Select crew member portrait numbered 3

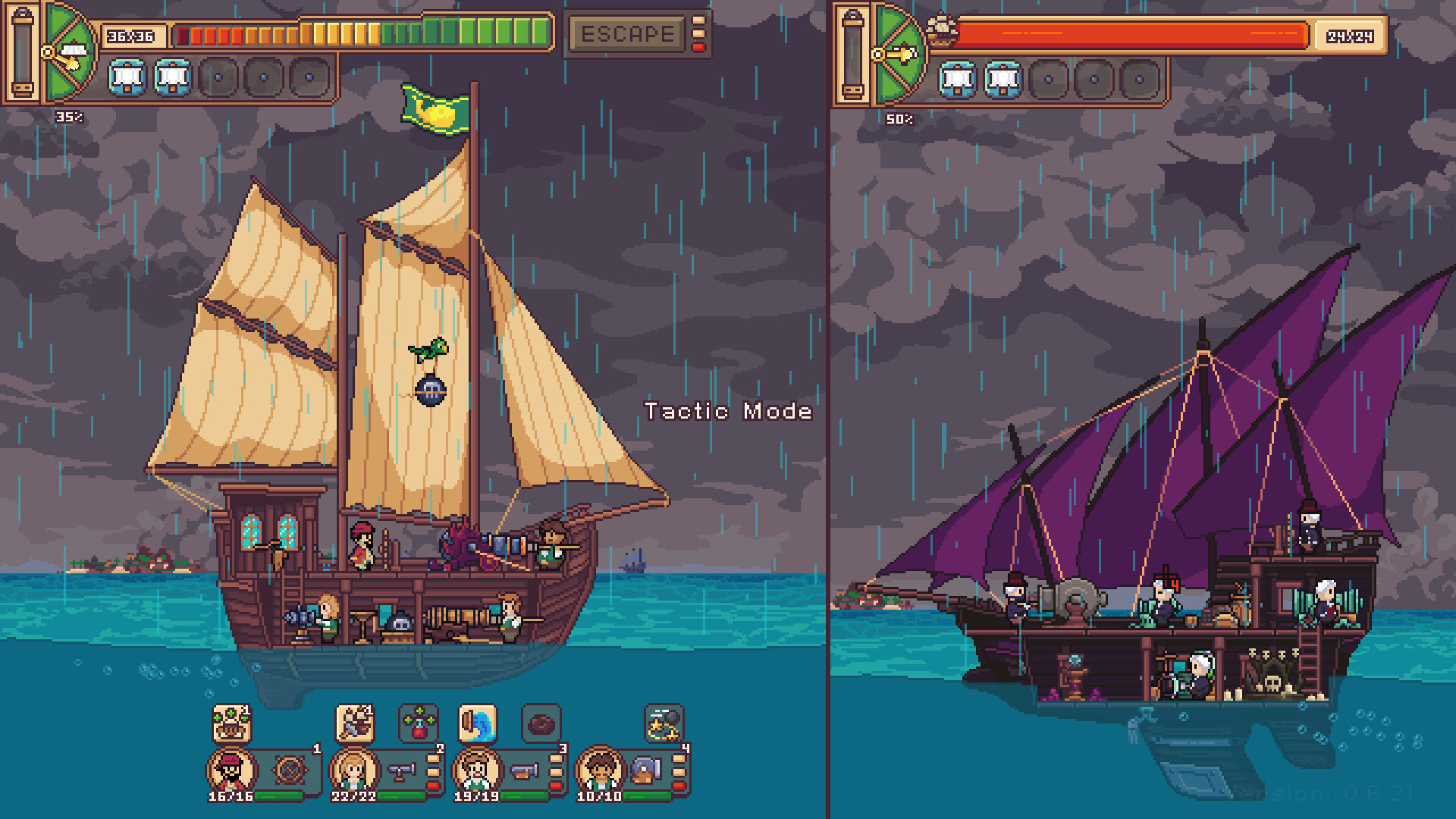pyautogui.click(x=479, y=772)
